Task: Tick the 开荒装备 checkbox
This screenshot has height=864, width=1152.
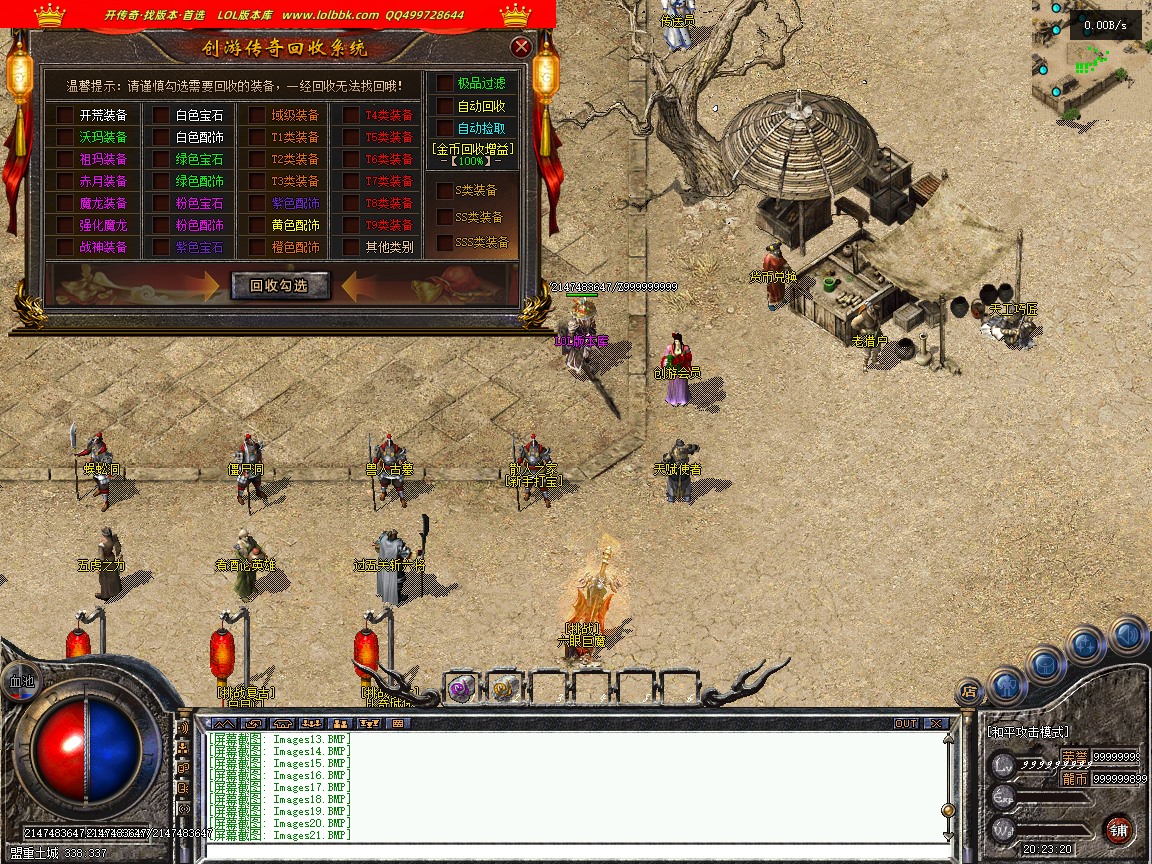Action: point(65,115)
